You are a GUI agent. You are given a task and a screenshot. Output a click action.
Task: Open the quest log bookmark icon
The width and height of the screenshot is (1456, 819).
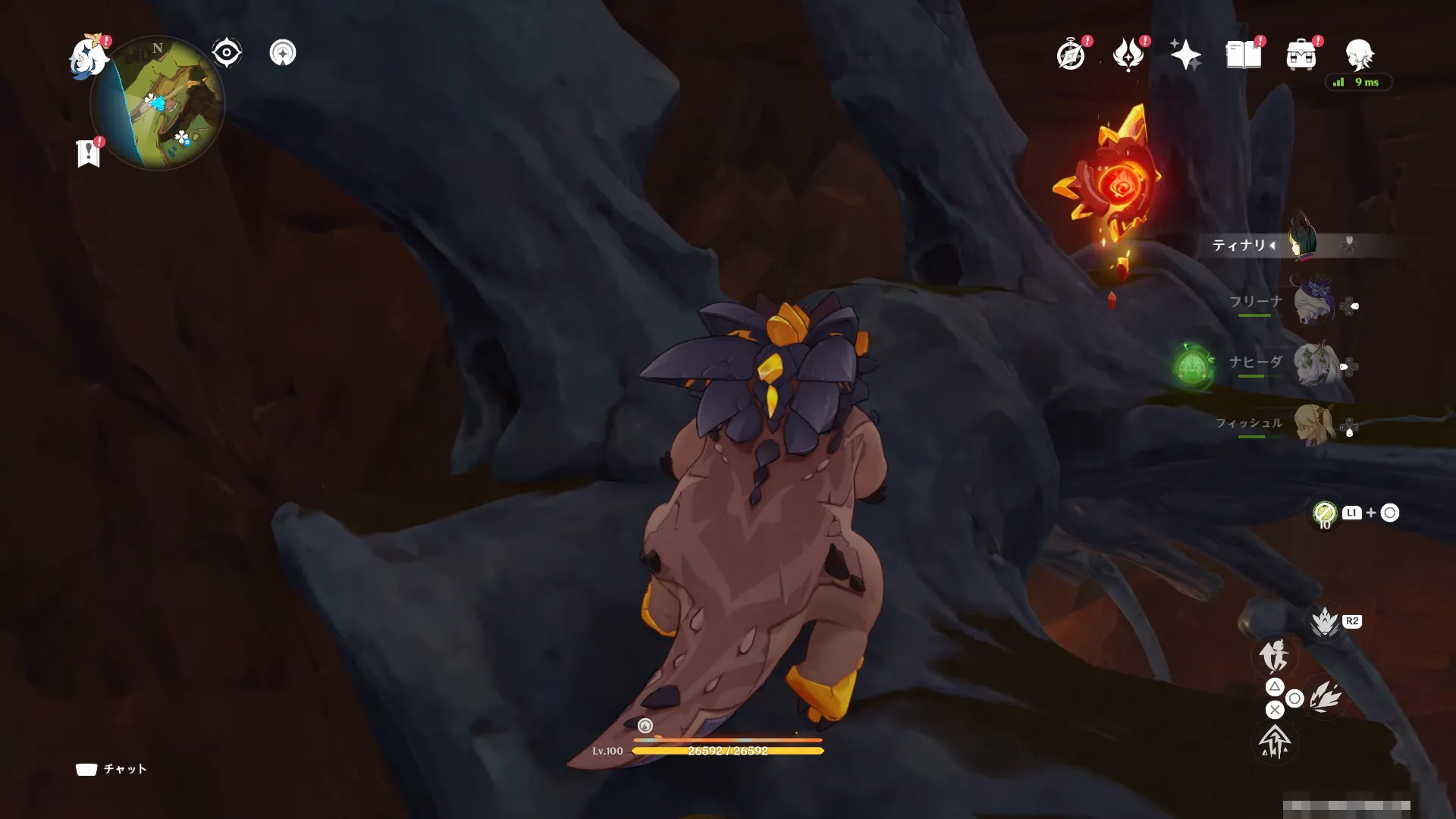[x=89, y=153]
